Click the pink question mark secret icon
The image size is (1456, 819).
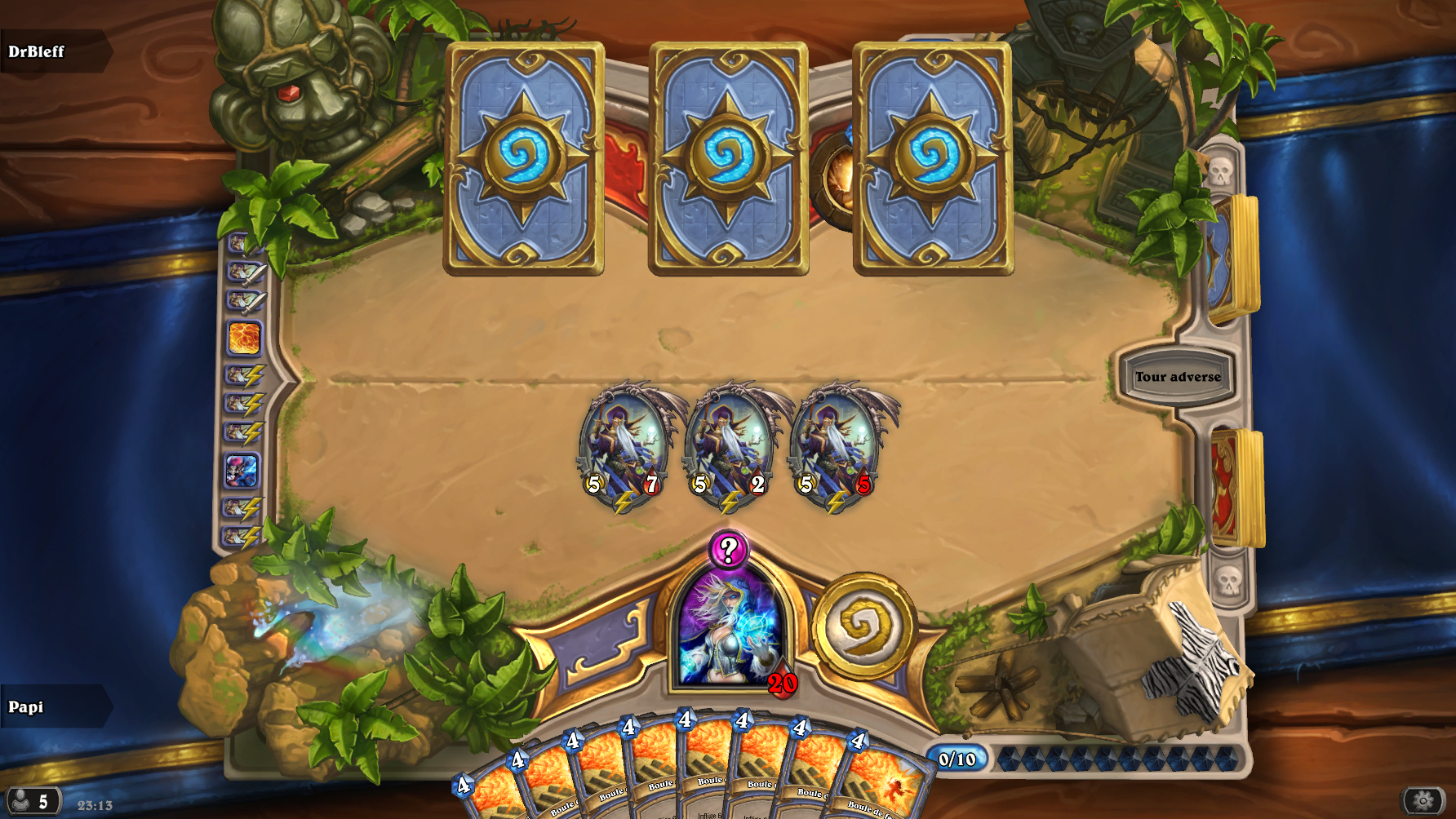(x=728, y=549)
